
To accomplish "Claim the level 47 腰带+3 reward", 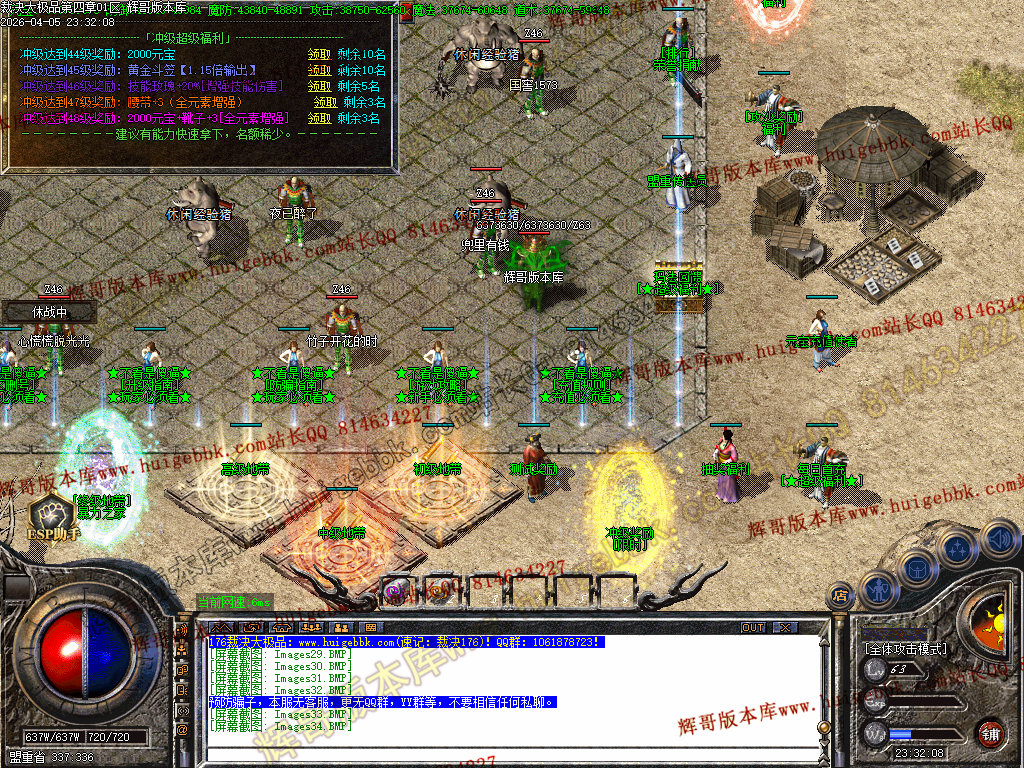I will coord(326,102).
